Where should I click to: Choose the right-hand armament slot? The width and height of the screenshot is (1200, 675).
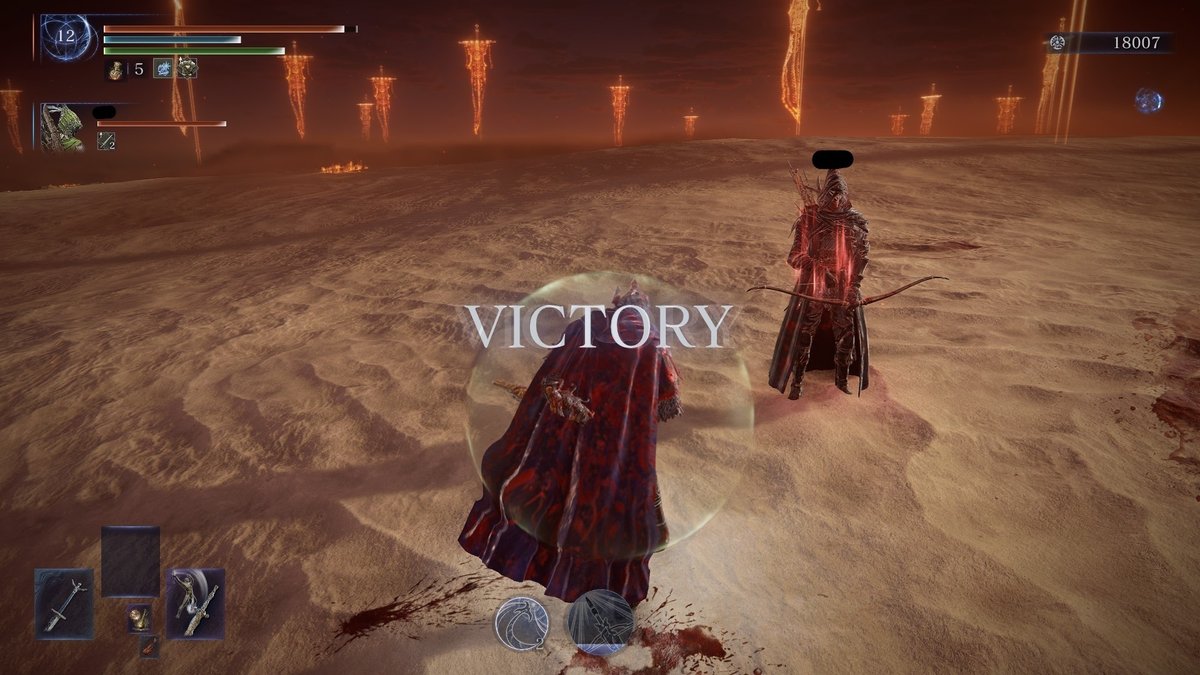196,603
